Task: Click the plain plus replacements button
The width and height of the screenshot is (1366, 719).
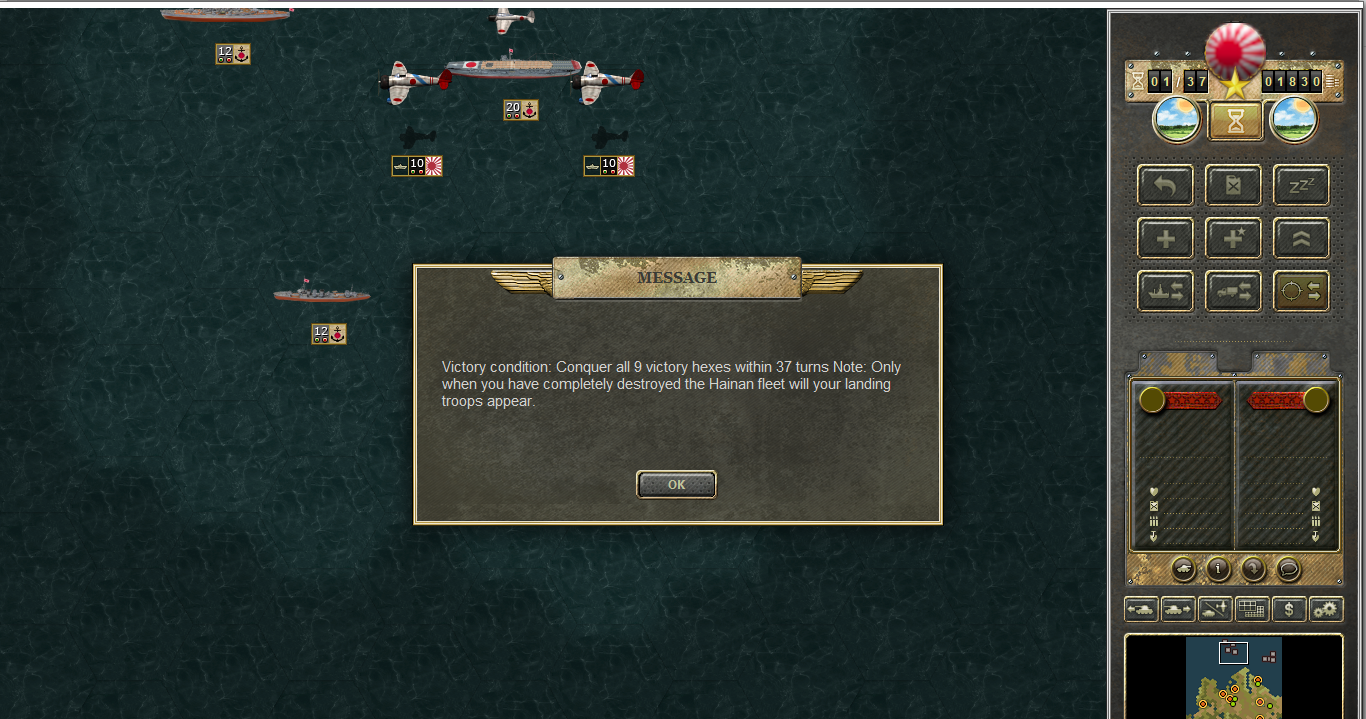Action: click(x=1165, y=238)
